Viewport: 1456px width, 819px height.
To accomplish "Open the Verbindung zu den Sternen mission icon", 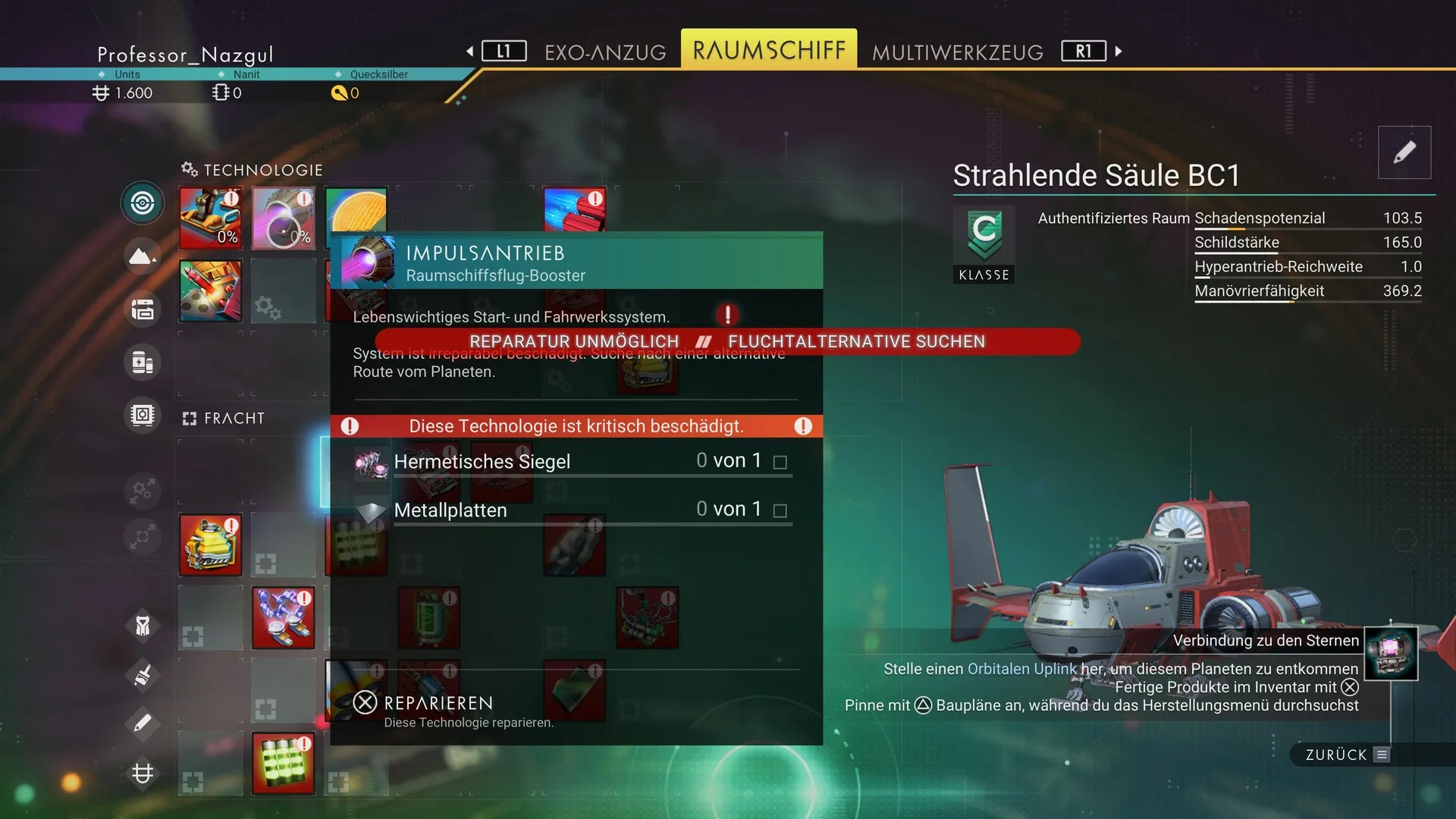I will tap(1390, 653).
